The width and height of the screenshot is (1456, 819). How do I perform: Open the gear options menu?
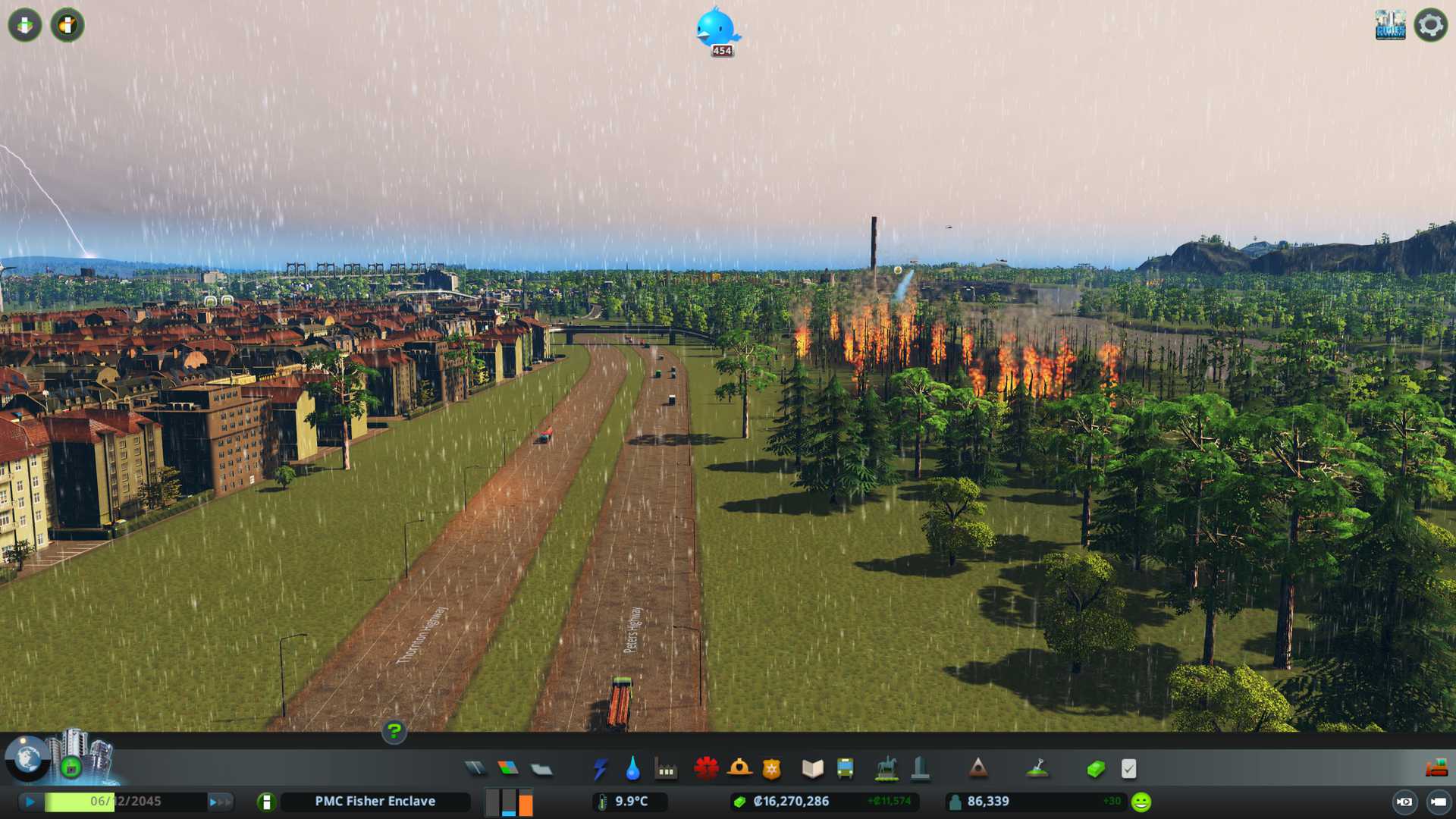(1430, 25)
